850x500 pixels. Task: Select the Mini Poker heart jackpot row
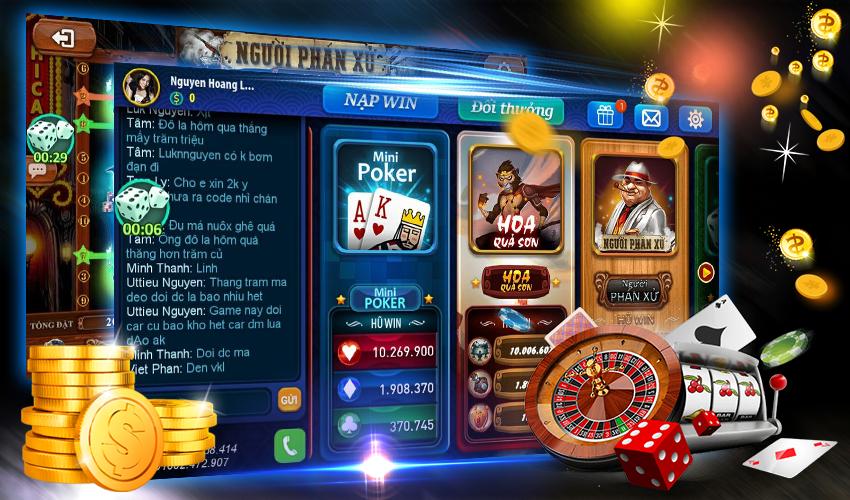pyautogui.click(x=386, y=351)
